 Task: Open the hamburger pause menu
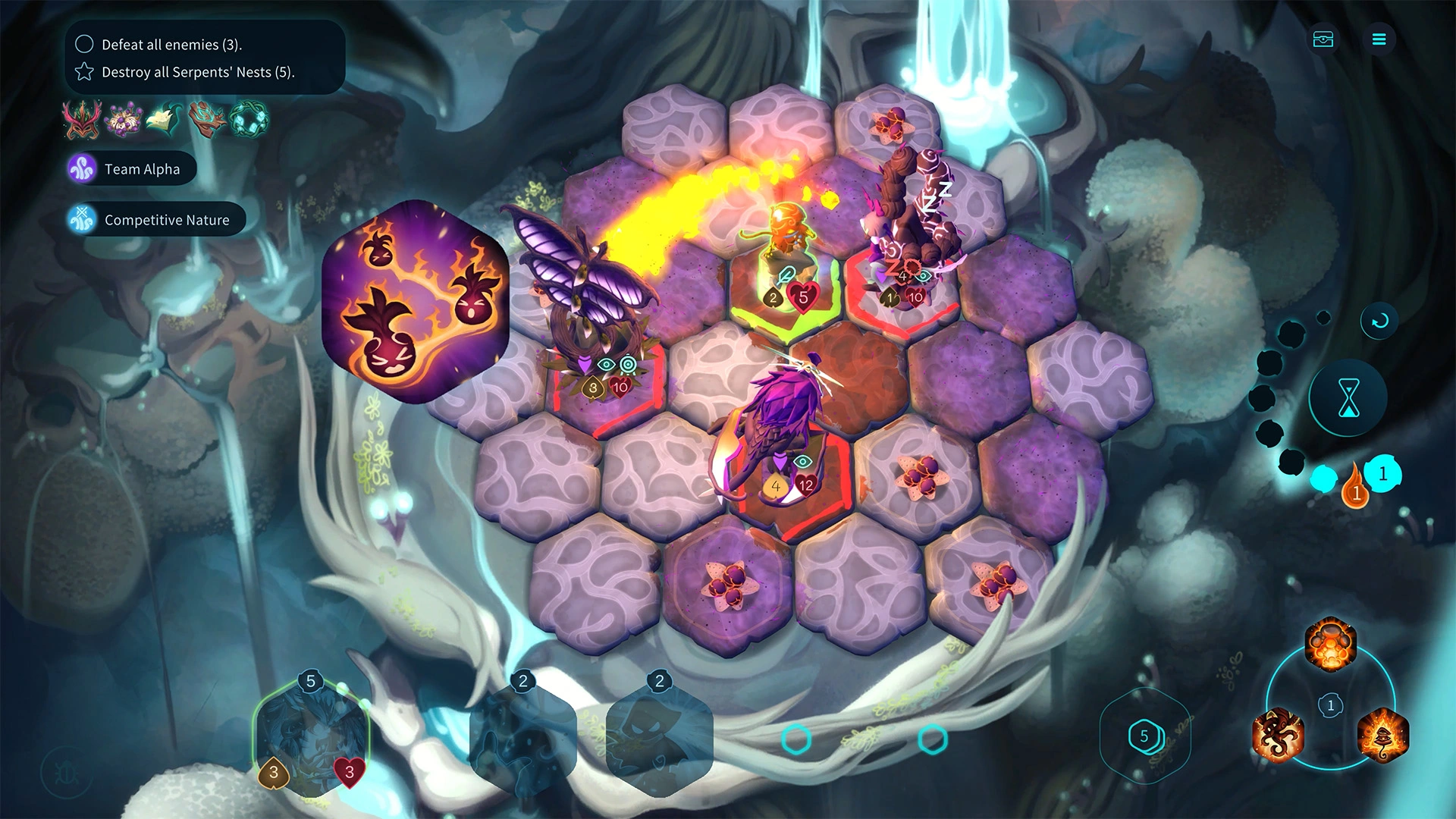point(1379,39)
